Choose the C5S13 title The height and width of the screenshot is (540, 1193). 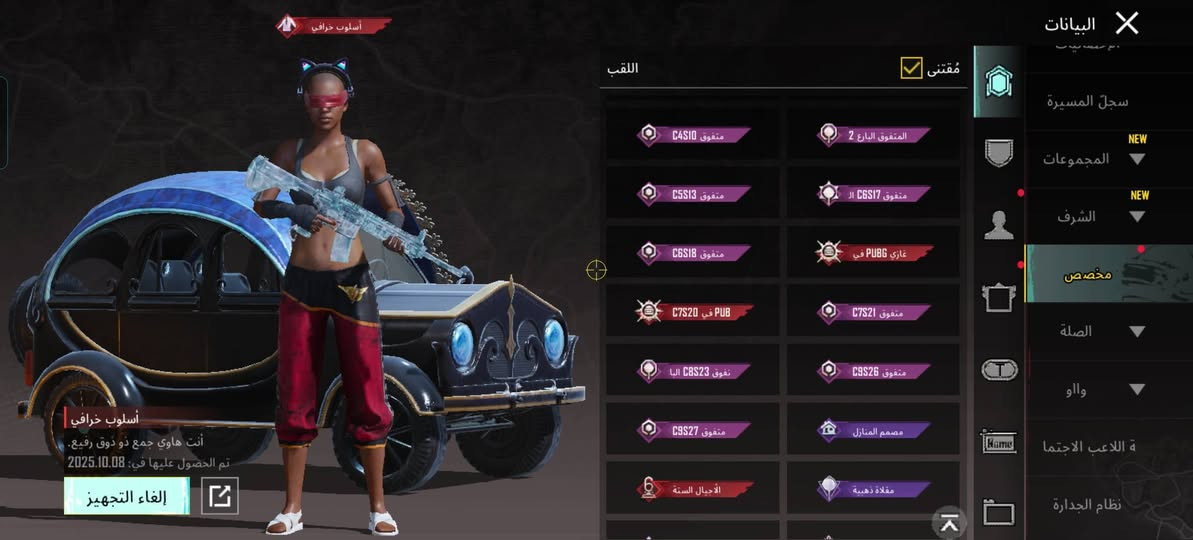[694, 193]
